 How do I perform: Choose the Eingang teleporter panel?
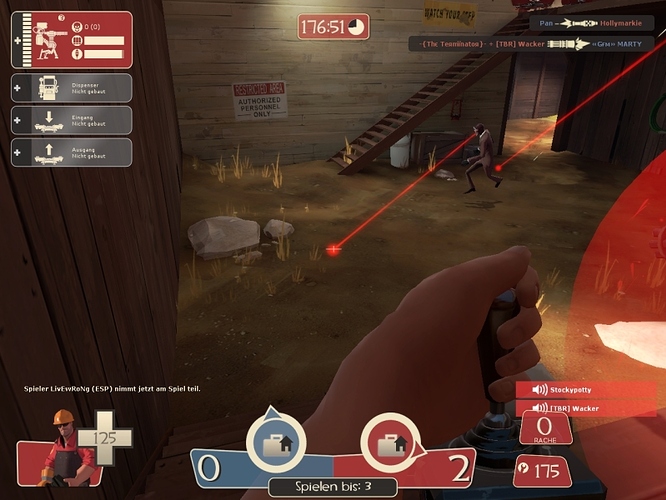point(71,120)
